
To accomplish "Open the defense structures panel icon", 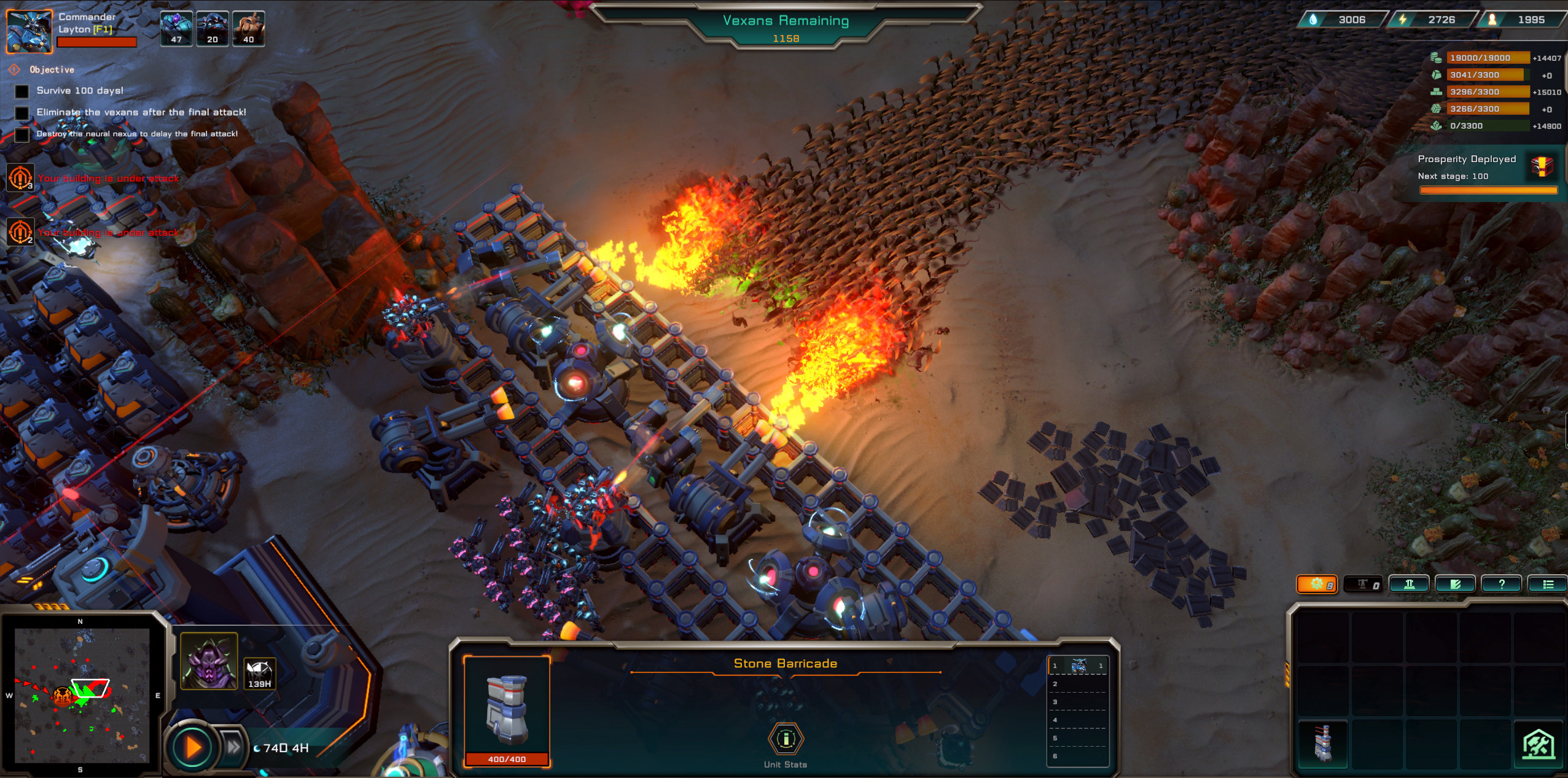I will pyautogui.click(x=1456, y=583).
